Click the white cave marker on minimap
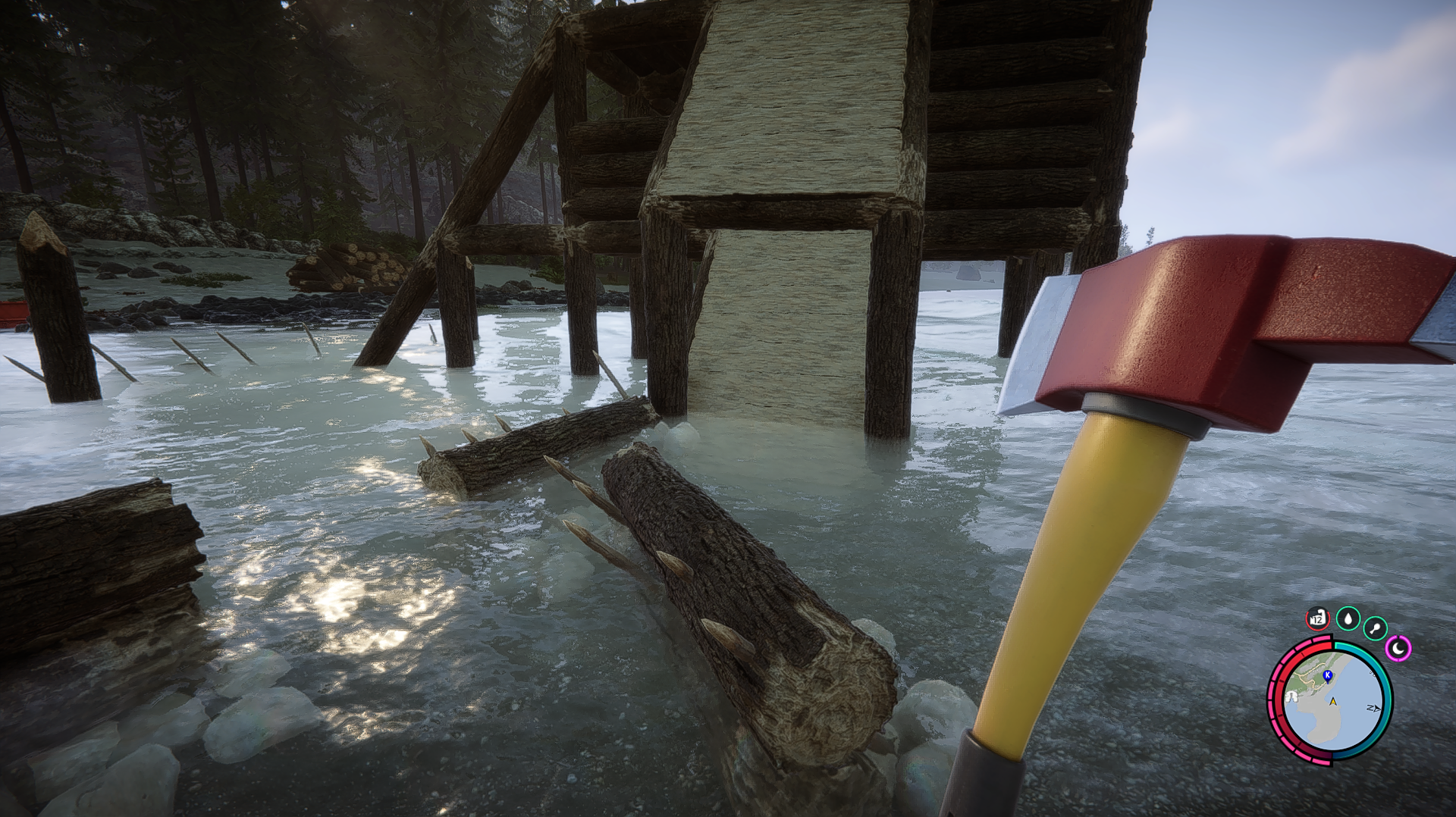The image size is (1456, 817). pos(1290,697)
